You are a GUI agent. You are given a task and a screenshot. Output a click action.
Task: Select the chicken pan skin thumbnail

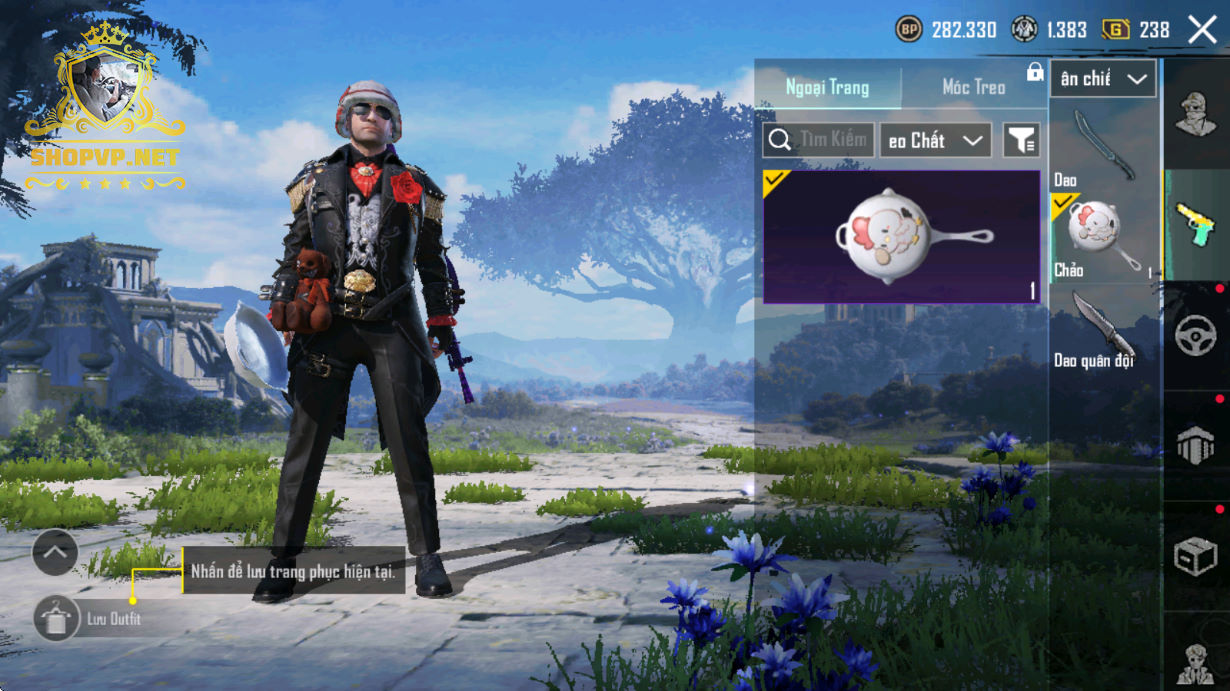coord(902,236)
